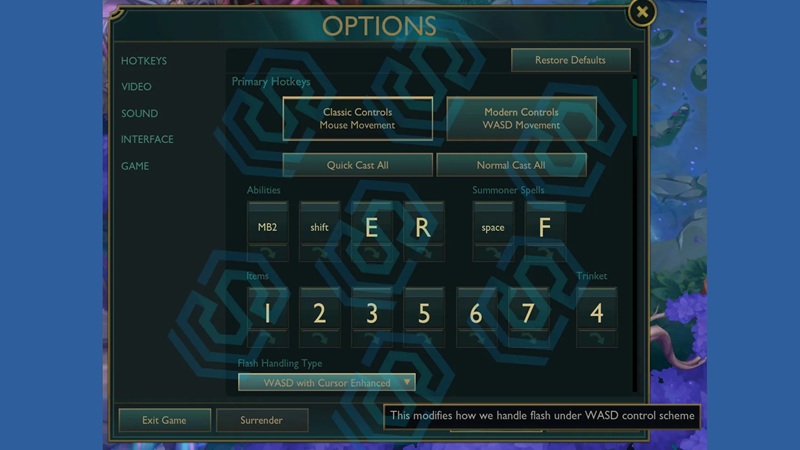Set Normal Cast All
The image size is (800, 450).
pyautogui.click(x=511, y=165)
